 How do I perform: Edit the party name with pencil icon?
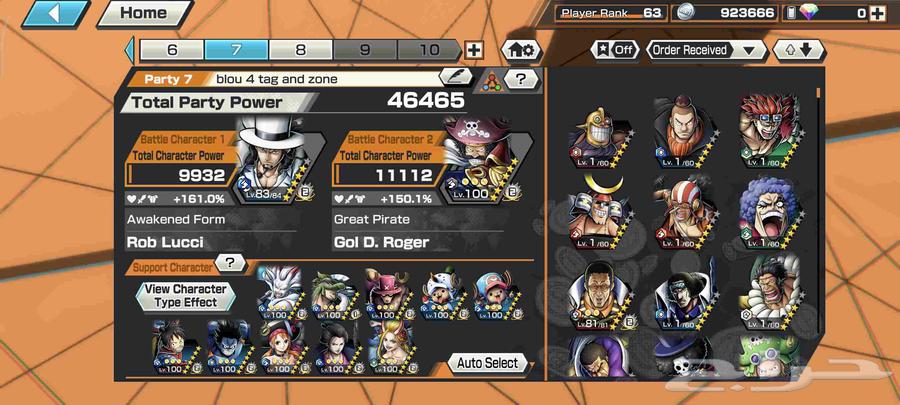(x=456, y=78)
